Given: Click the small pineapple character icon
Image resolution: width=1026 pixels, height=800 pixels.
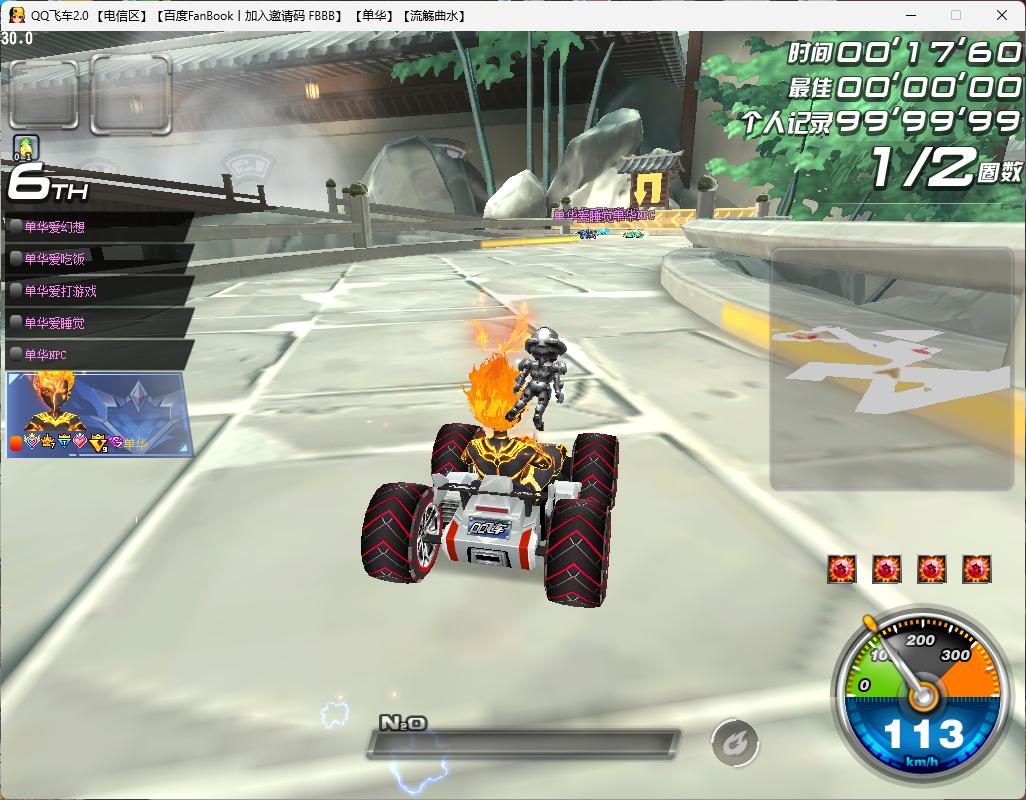Looking at the screenshot, I should coord(25,148).
